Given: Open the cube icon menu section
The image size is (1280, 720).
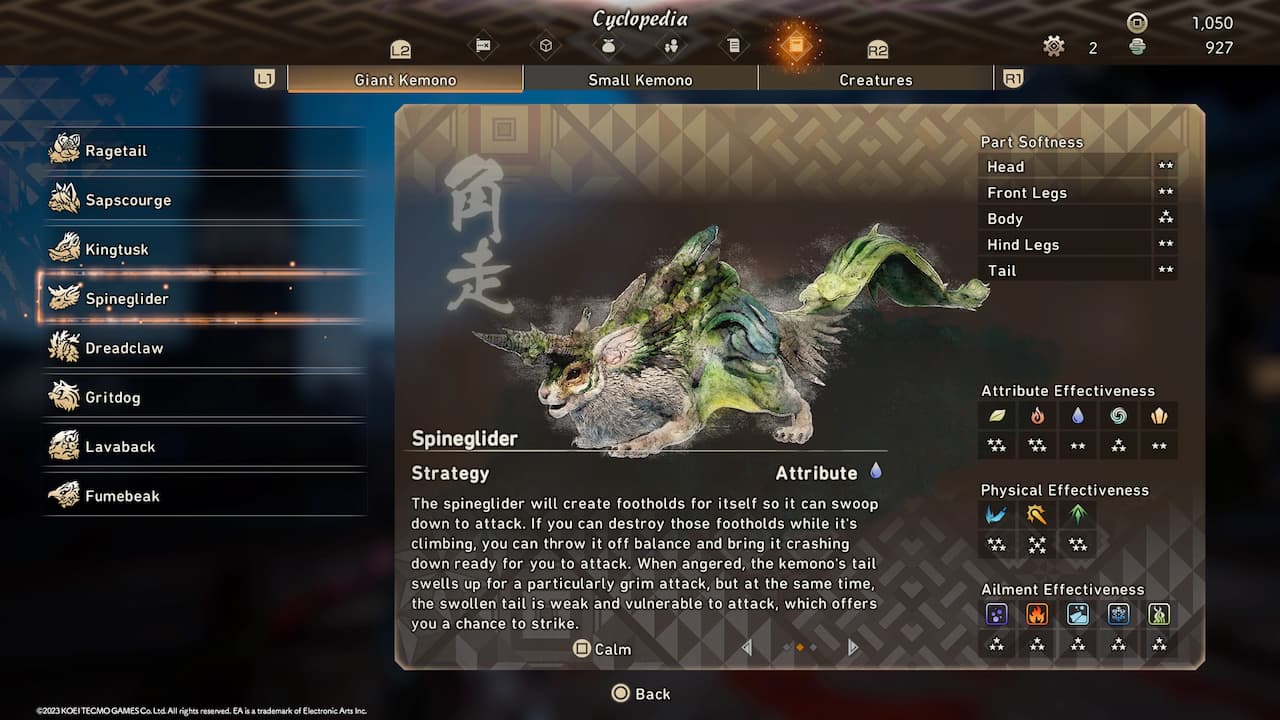Looking at the screenshot, I should tap(545, 45).
